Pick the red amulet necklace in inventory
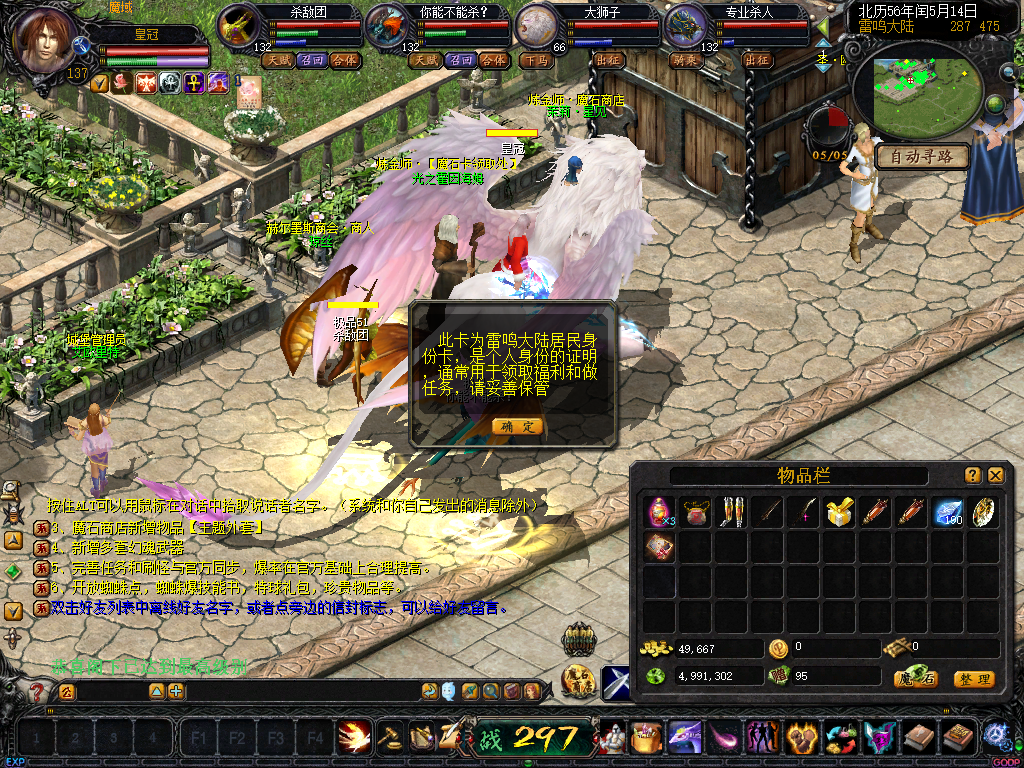The image size is (1024, 768). pos(695,512)
